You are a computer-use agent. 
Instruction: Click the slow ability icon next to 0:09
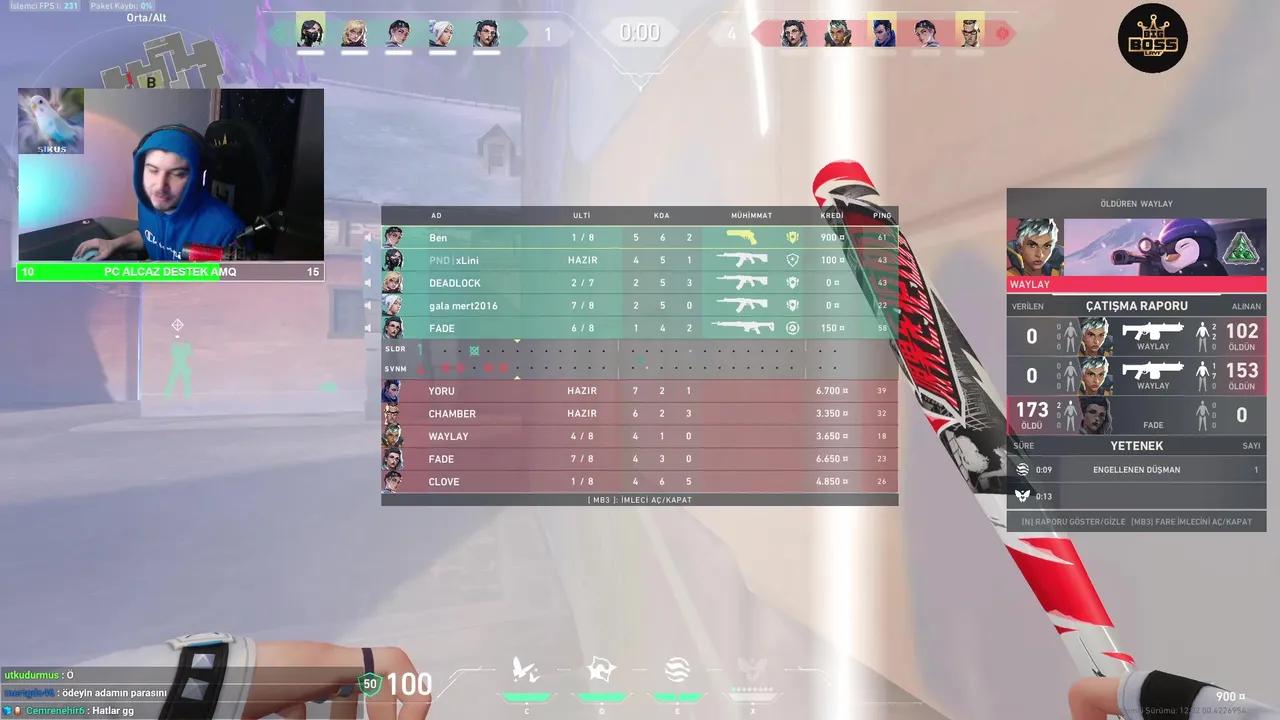1022,469
